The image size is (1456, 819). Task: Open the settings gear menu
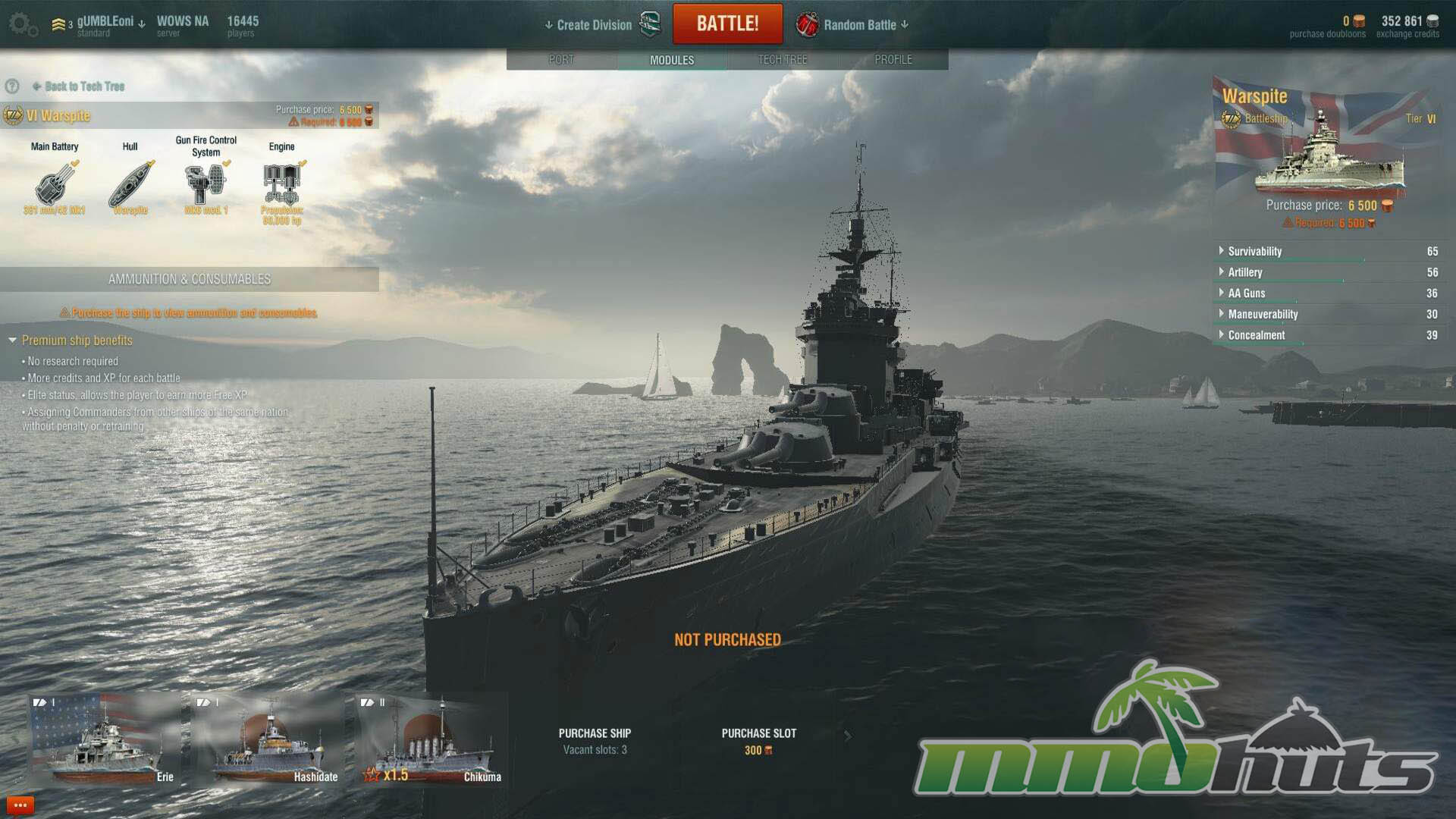(21, 24)
